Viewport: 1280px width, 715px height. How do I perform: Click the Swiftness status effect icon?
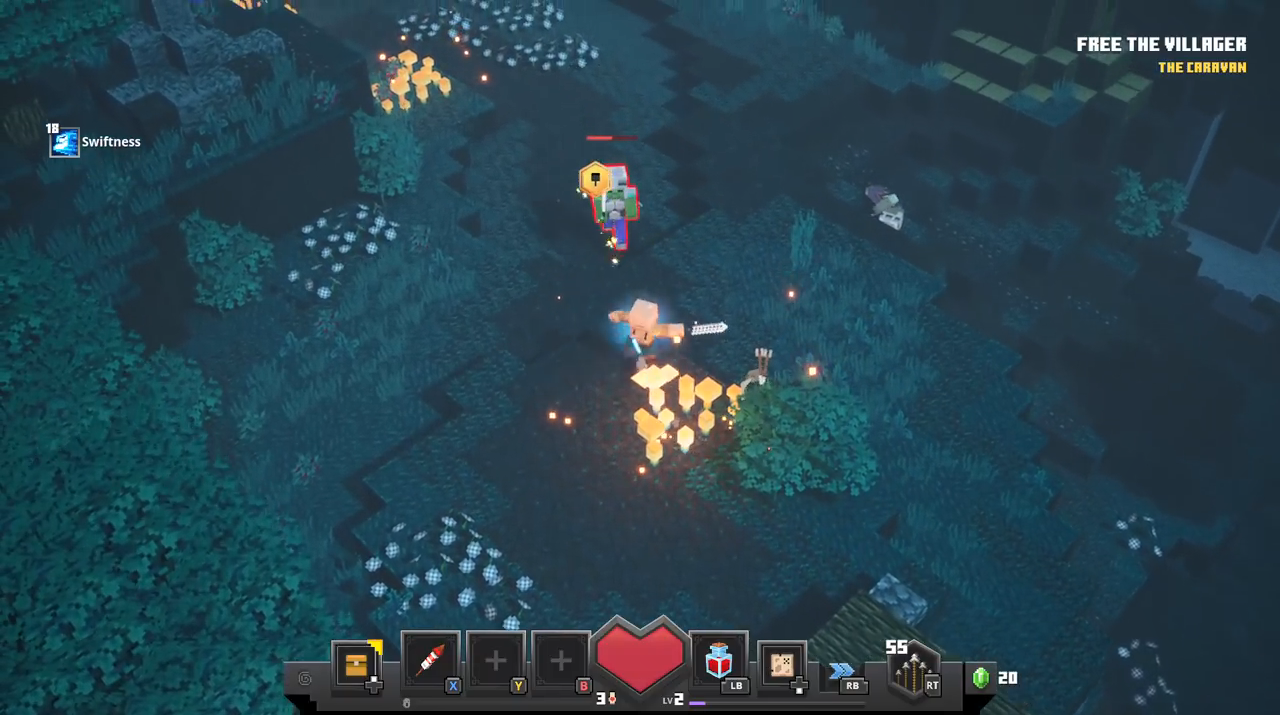tap(64, 142)
